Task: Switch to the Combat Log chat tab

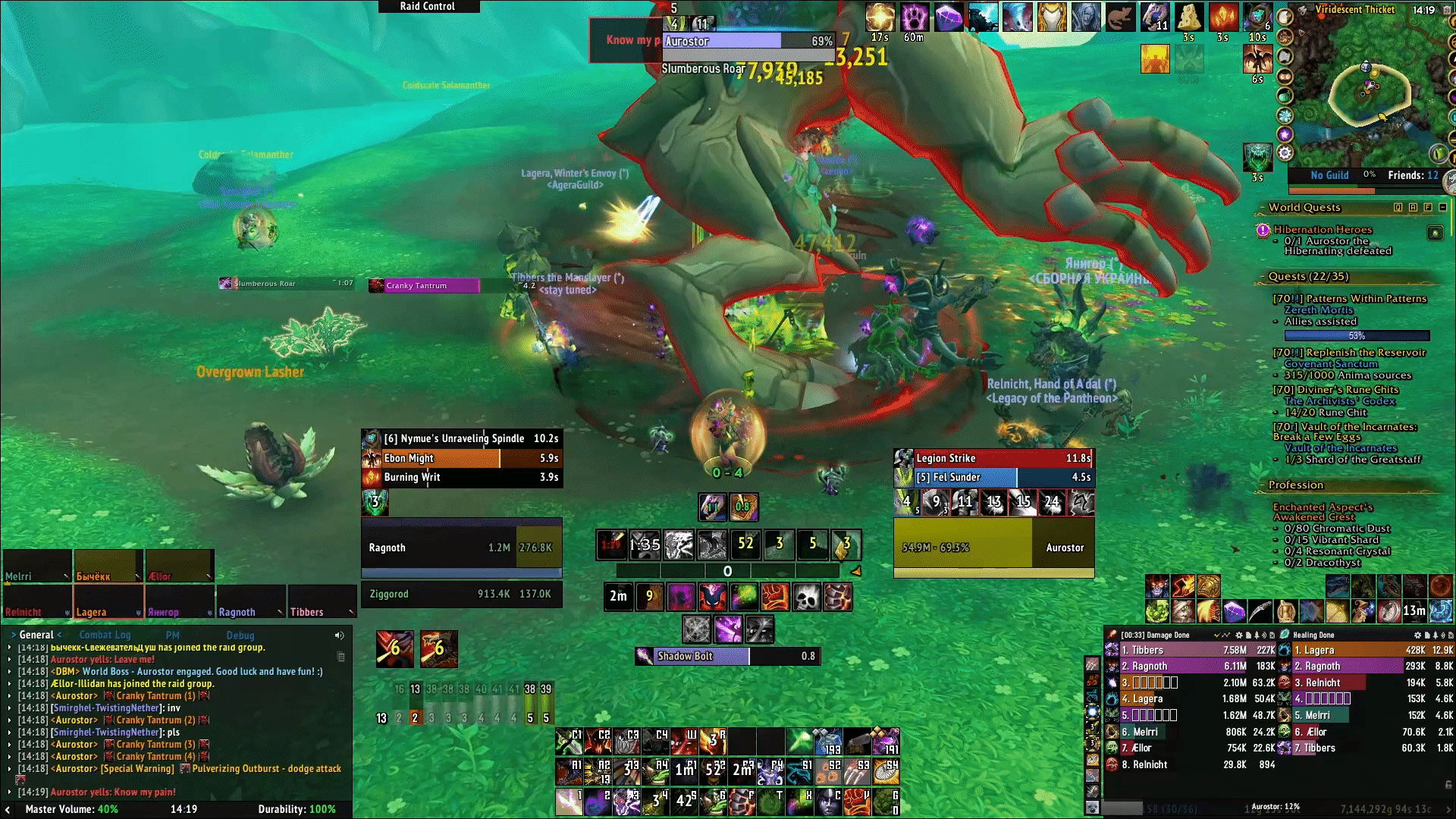Action: (x=105, y=635)
